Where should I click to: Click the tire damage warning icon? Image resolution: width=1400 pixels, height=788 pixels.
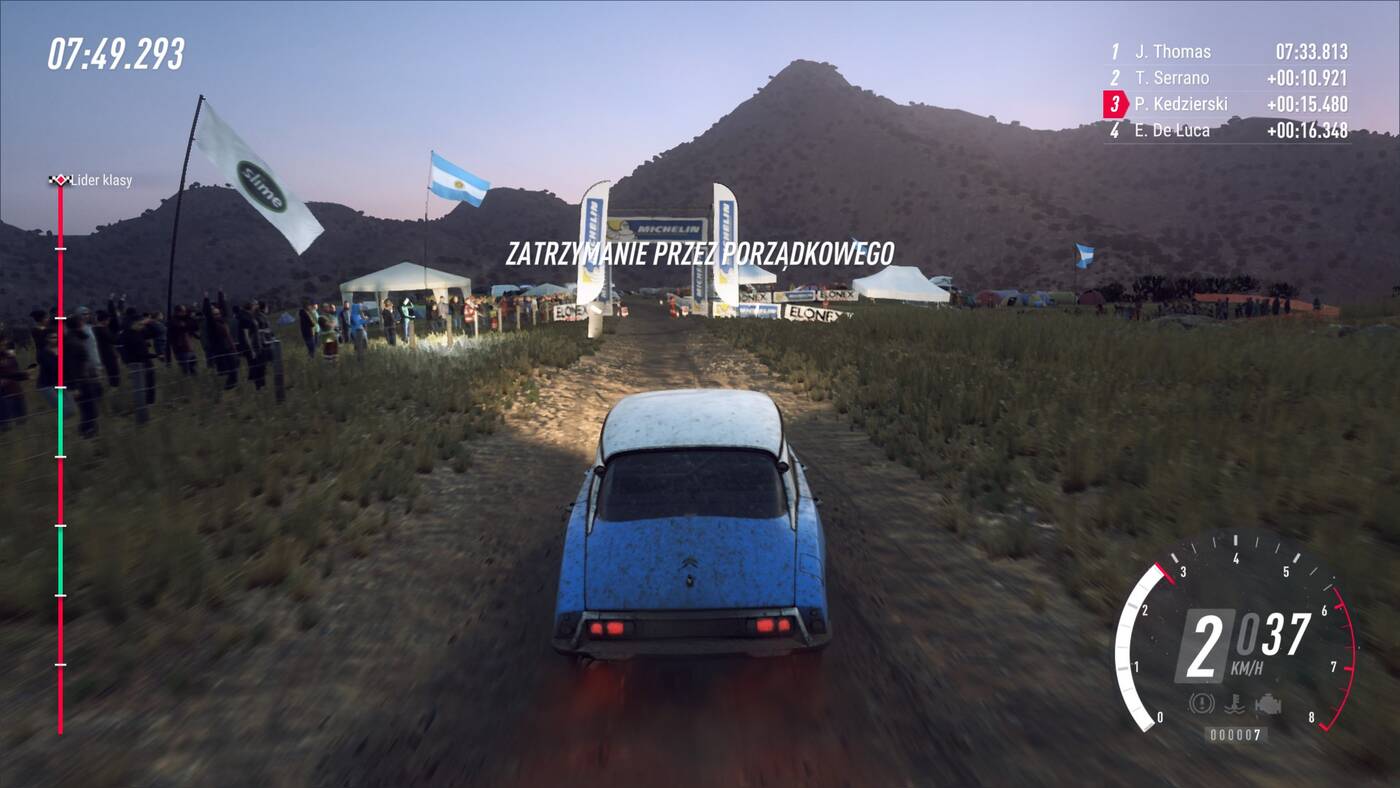(x=1203, y=704)
